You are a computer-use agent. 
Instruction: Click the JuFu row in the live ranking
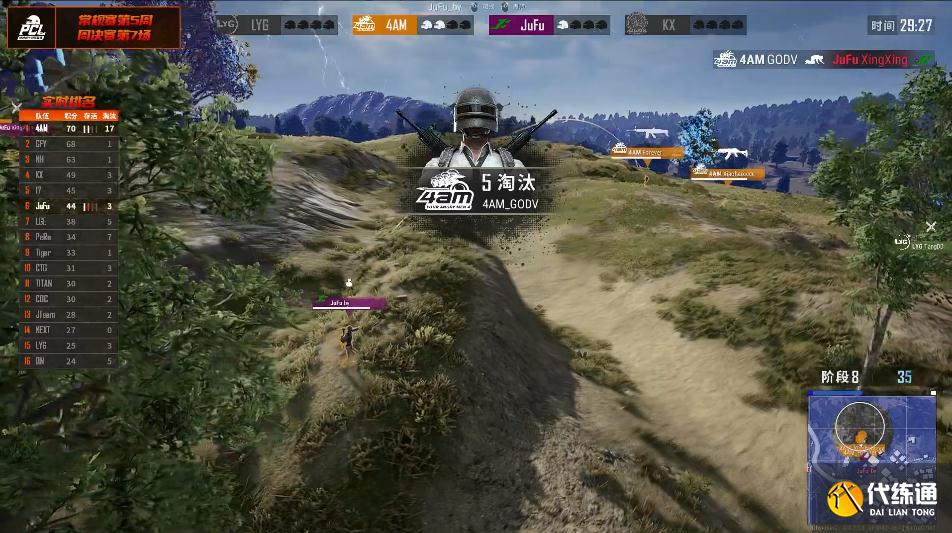point(68,206)
